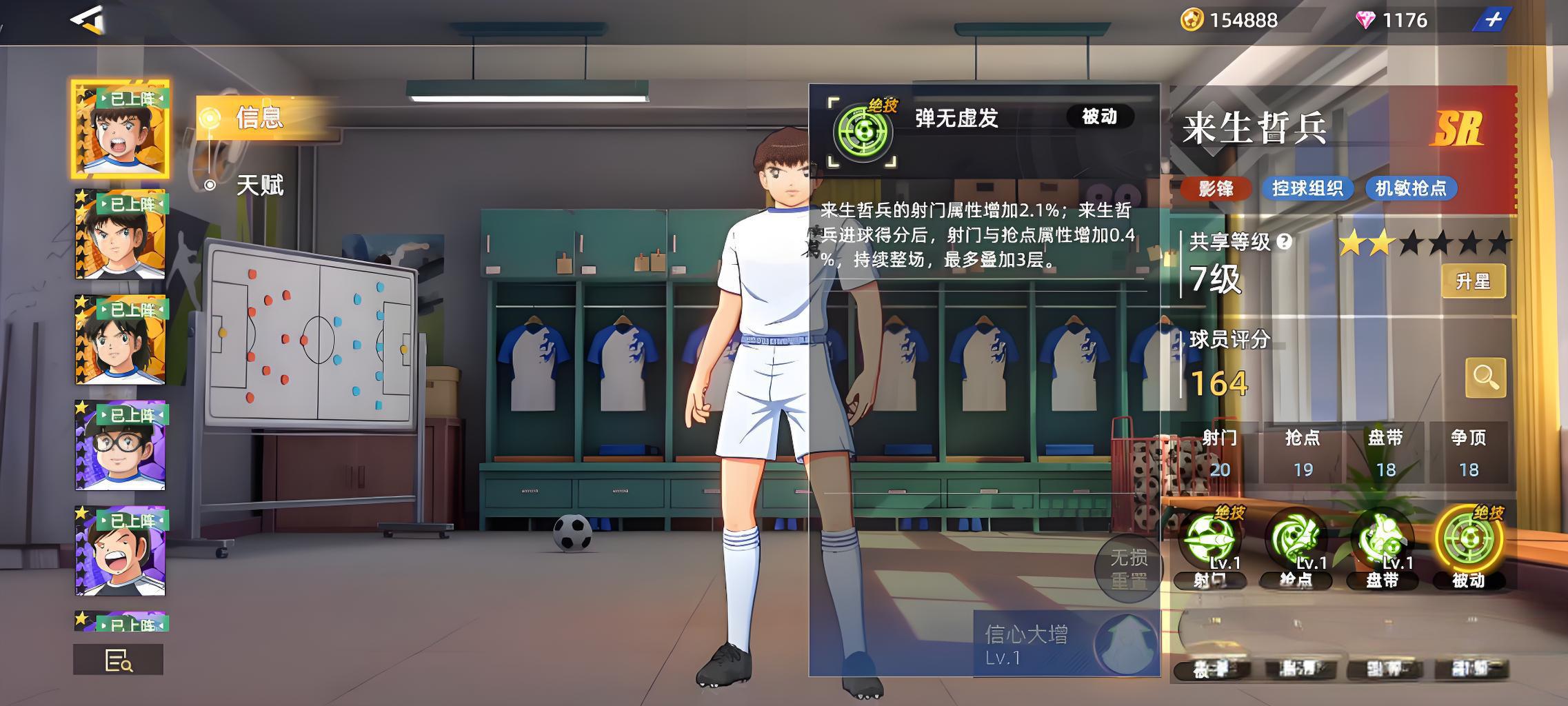Open the 信心大增 Lv.1 skill entry
This screenshot has height=706, width=1568.
[1065, 644]
